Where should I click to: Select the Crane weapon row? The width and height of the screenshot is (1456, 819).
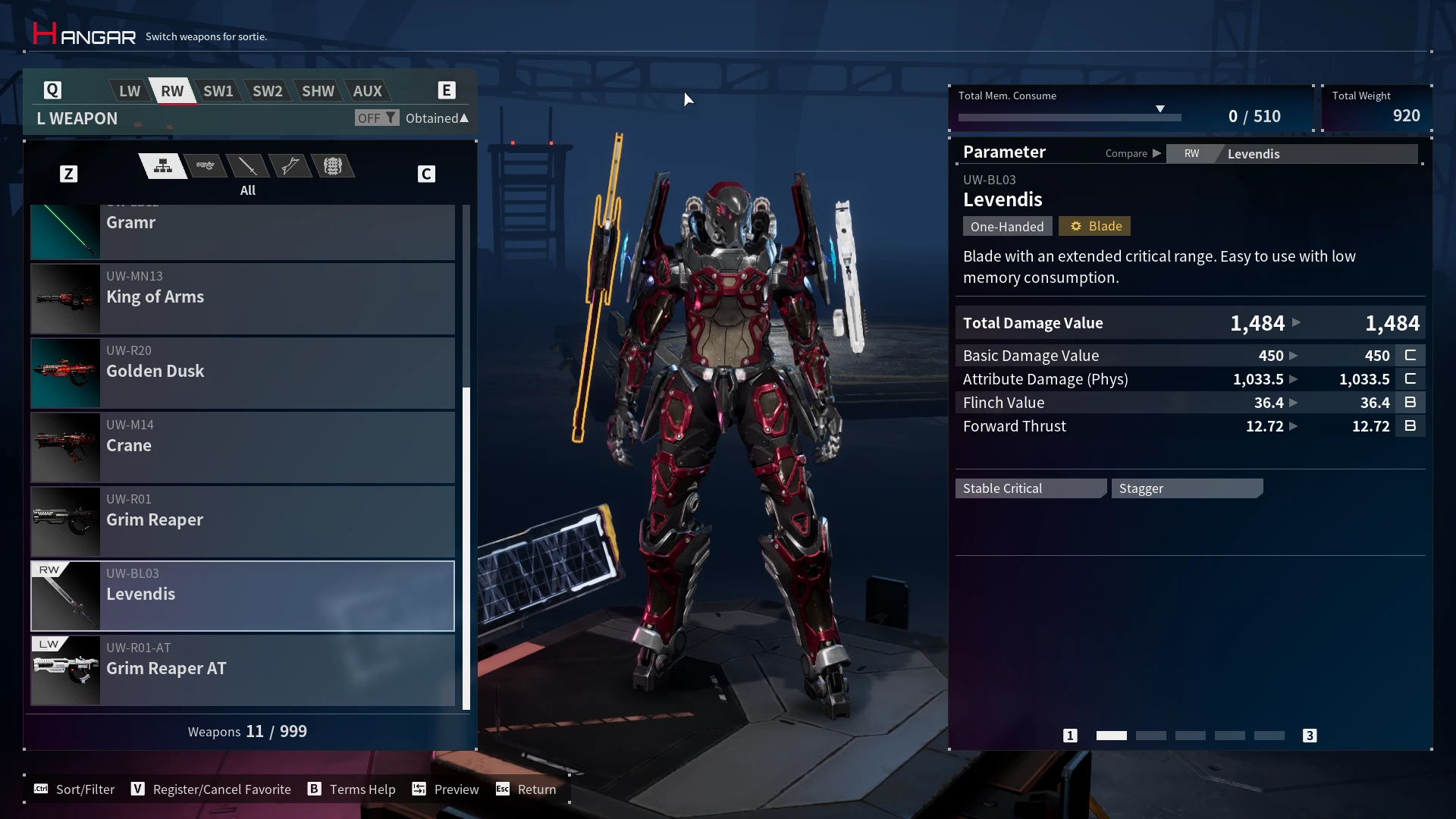243,447
